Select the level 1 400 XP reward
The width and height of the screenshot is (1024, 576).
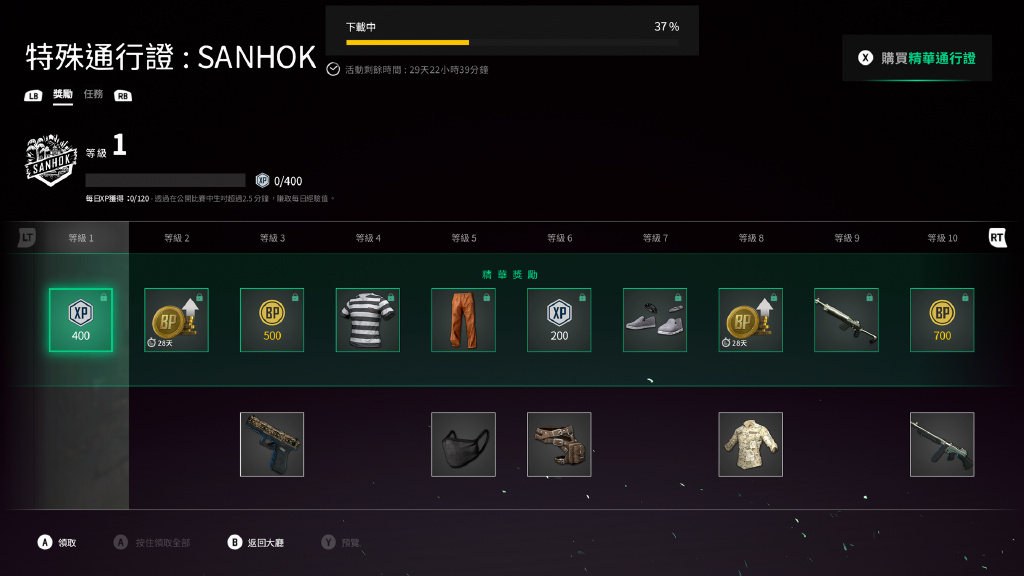pos(81,320)
